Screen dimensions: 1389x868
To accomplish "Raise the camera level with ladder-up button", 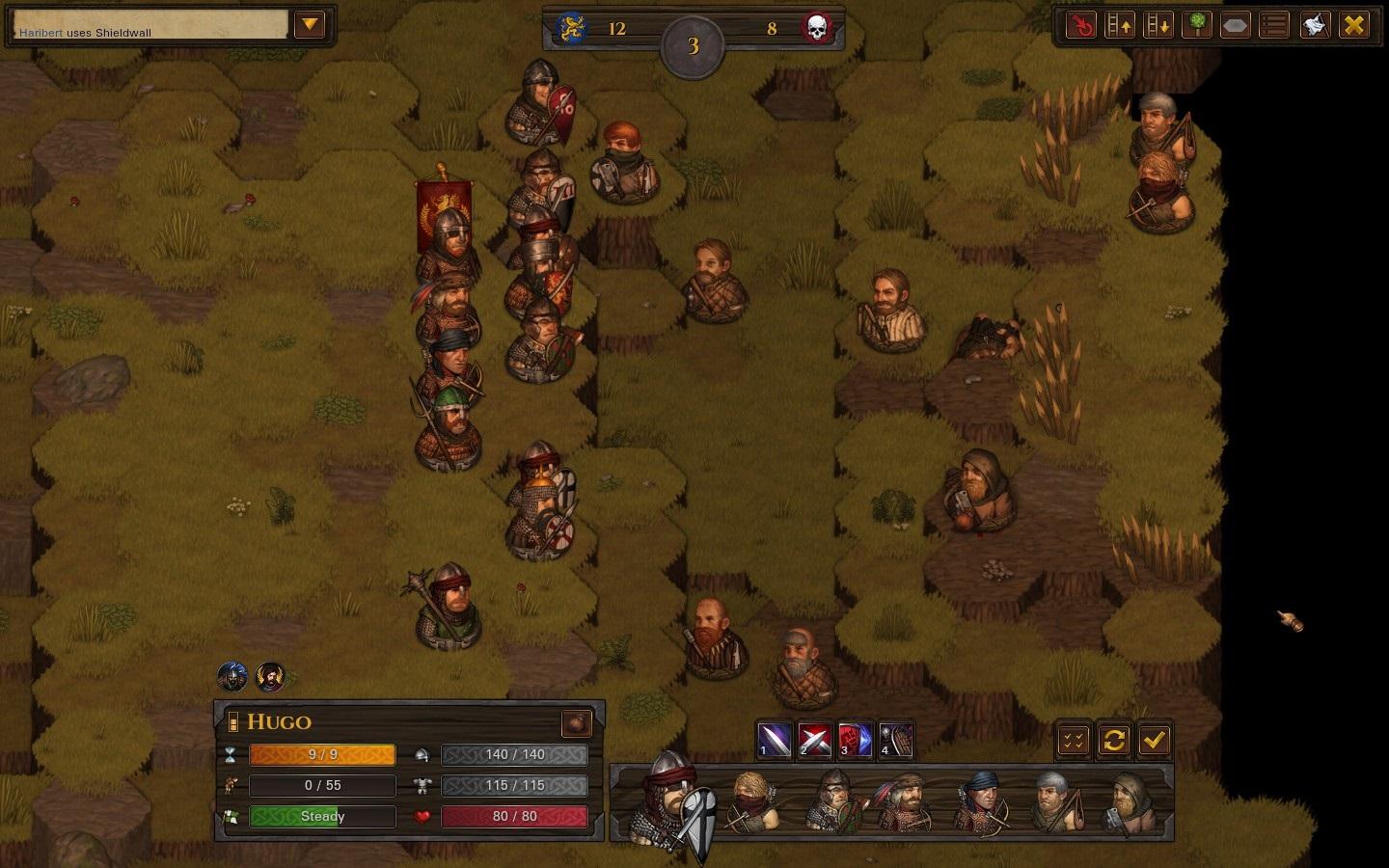I will (1120, 25).
